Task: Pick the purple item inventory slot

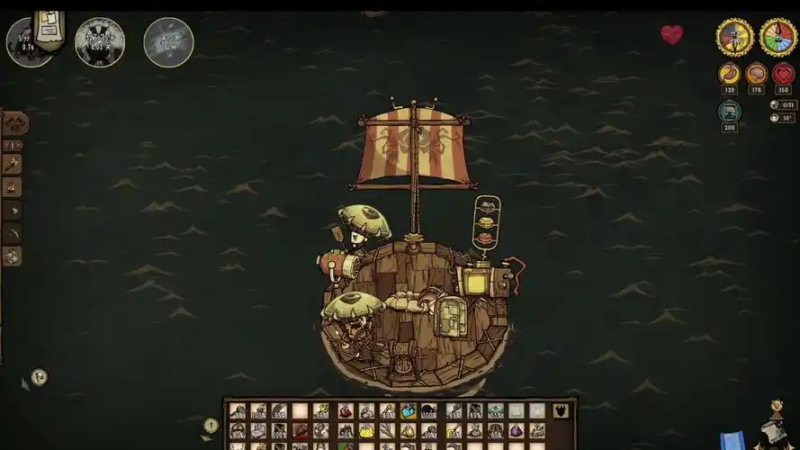Action: click(518, 431)
